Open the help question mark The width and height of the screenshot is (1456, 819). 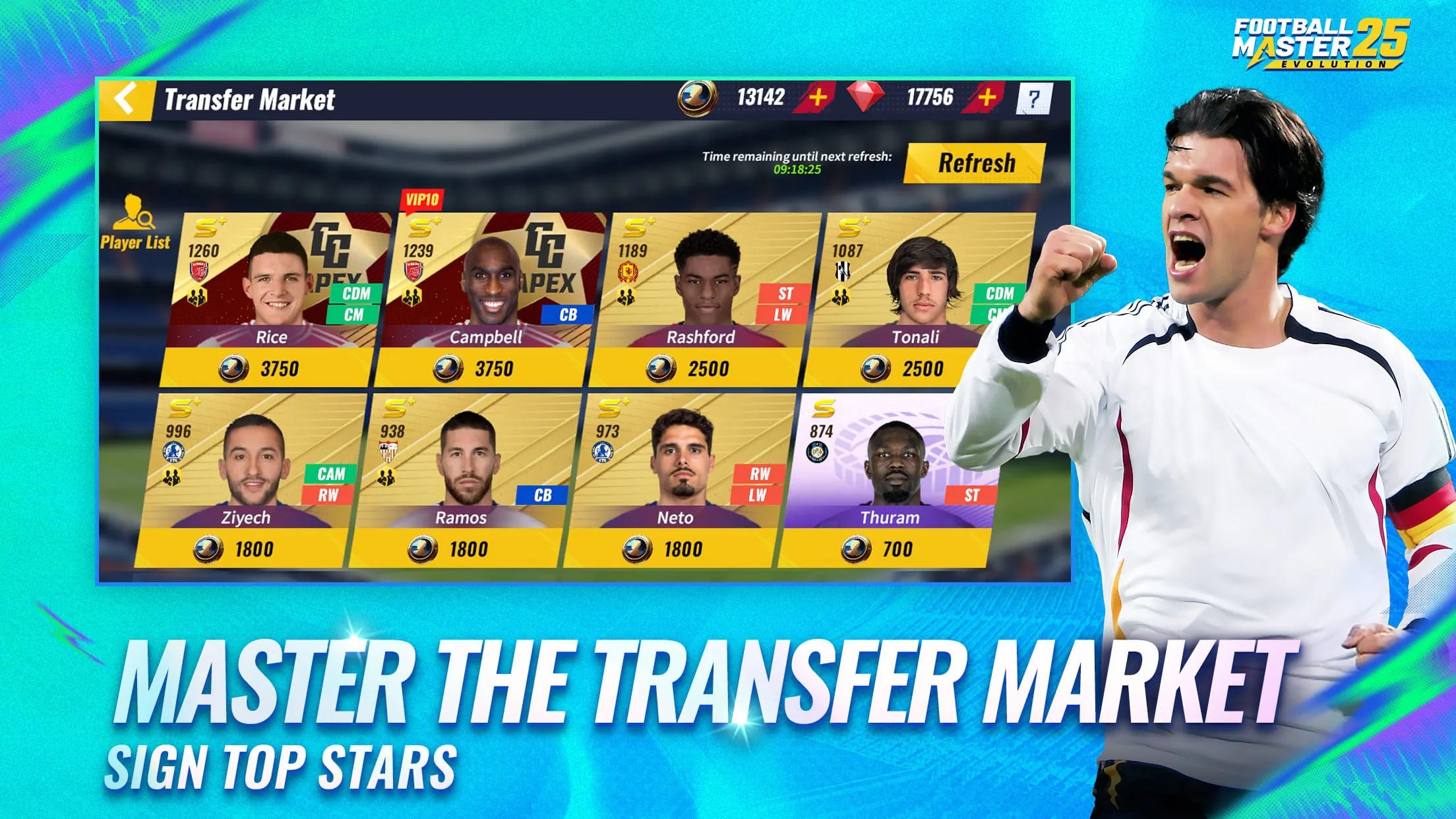pyautogui.click(x=1037, y=98)
